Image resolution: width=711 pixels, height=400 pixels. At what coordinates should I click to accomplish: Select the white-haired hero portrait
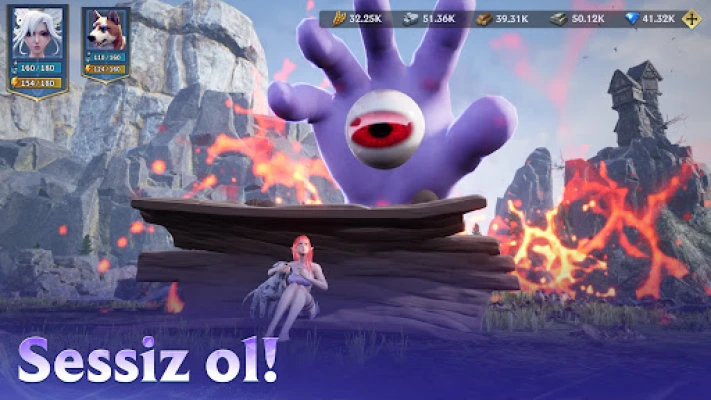36,33
